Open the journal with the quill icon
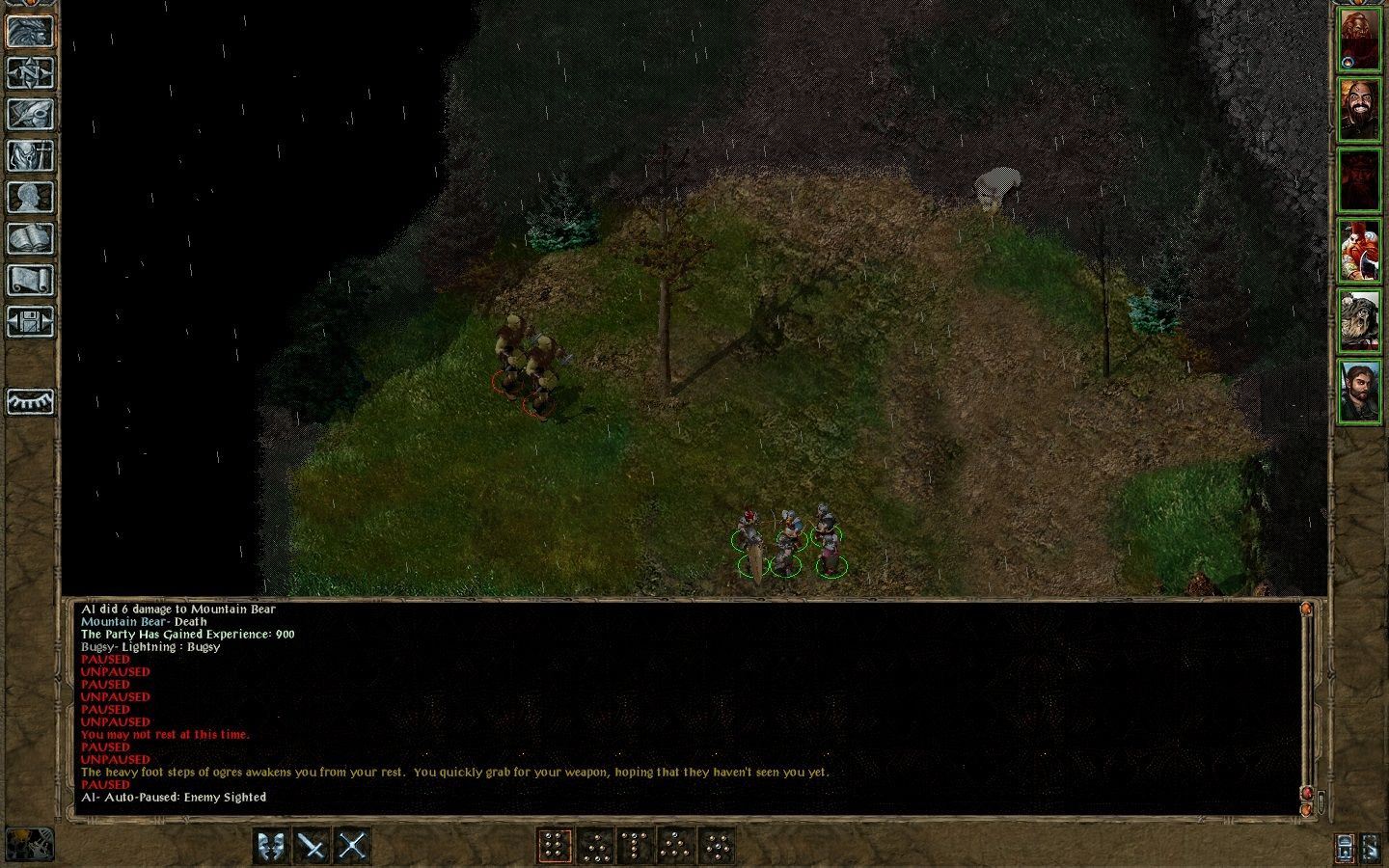Screen dimensions: 1389x868 30,114
